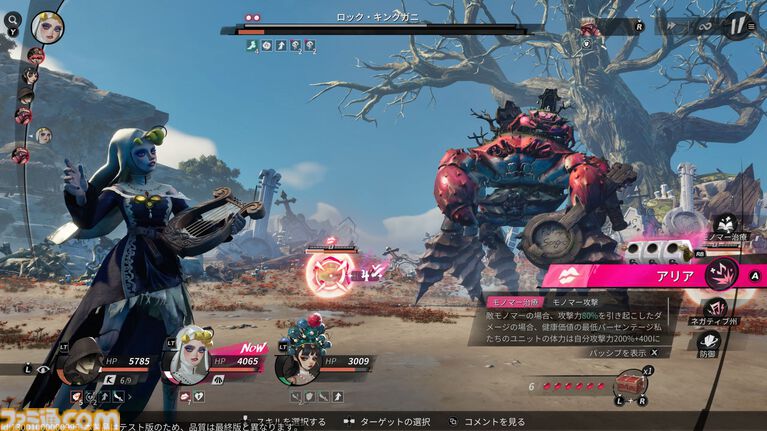Screen dimensions: 767x431
Task: Toggle the infinity auto-battle icon
Action: 705,24
